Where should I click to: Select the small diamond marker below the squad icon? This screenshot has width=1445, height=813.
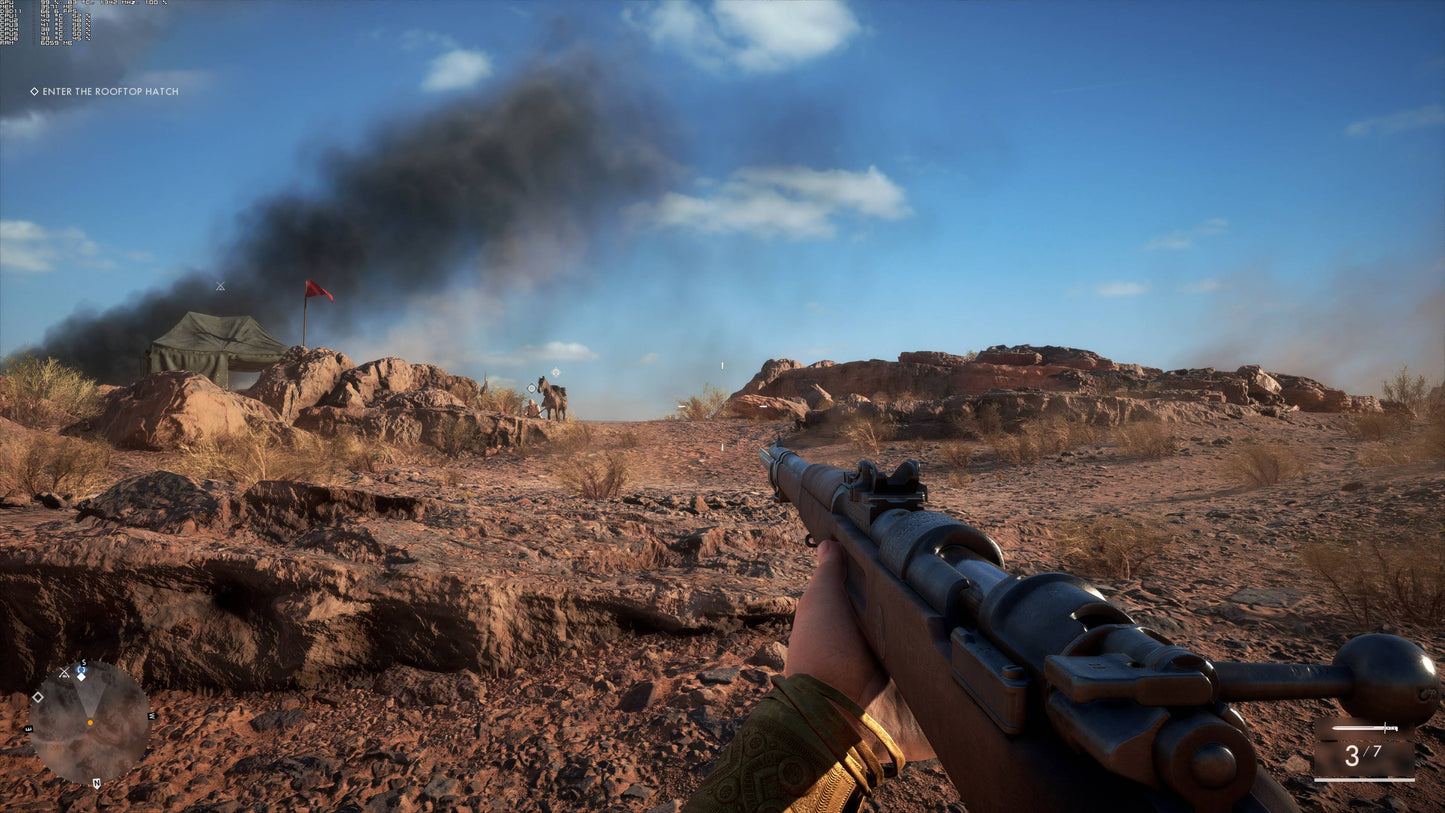(x=82, y=677)
